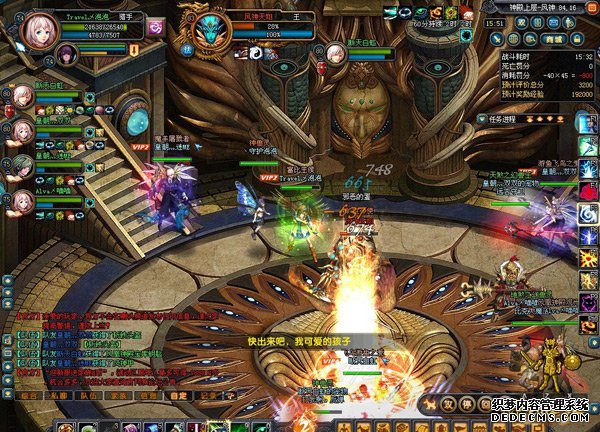Select the 攻 attack mode button
The image size is (600, 432).
[450, 405]
